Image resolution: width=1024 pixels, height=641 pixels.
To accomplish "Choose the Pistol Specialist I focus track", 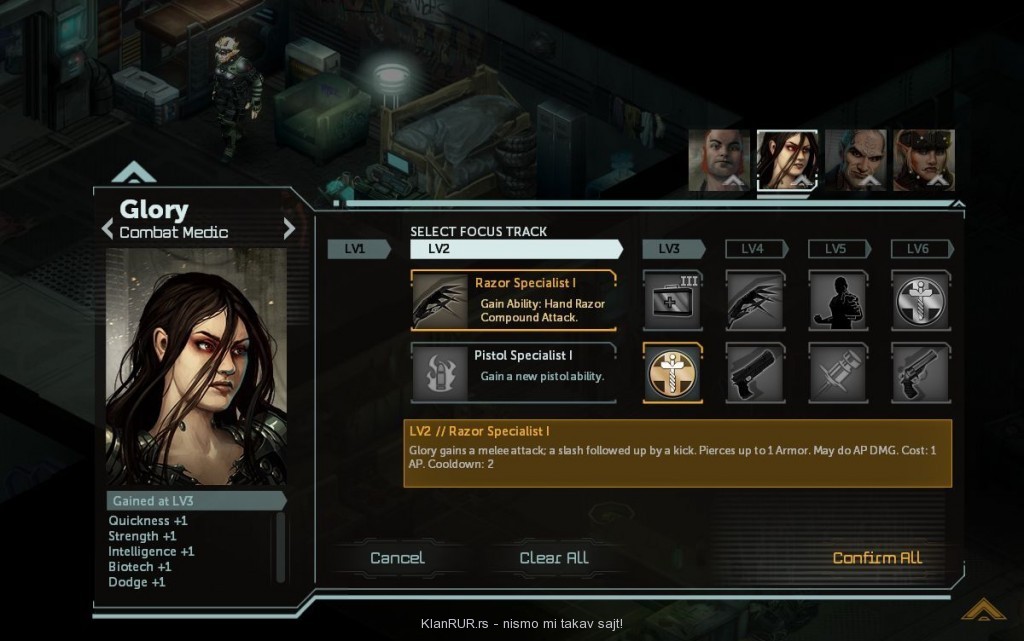I will [513, 372].
